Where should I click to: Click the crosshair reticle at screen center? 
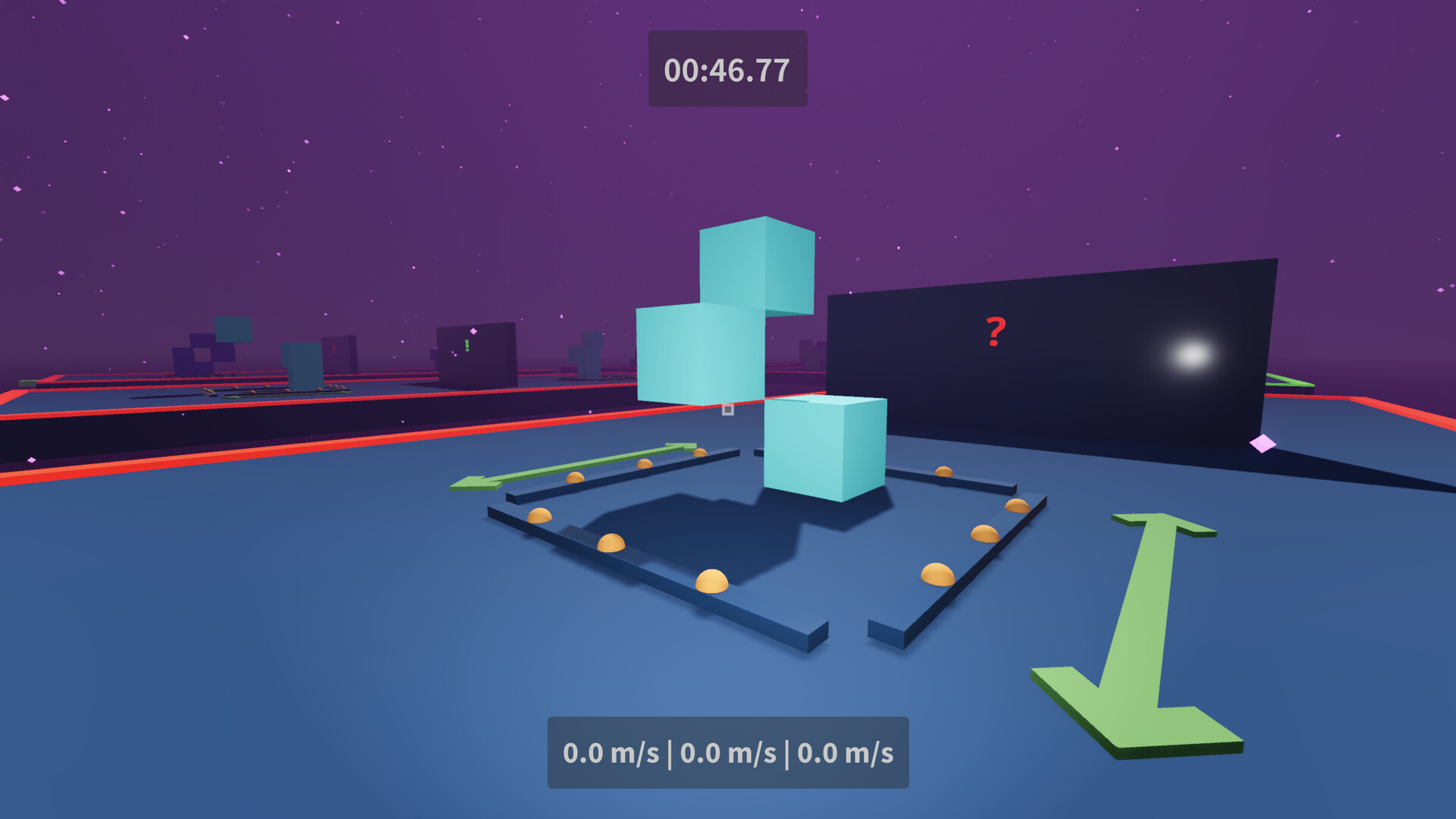726,409
